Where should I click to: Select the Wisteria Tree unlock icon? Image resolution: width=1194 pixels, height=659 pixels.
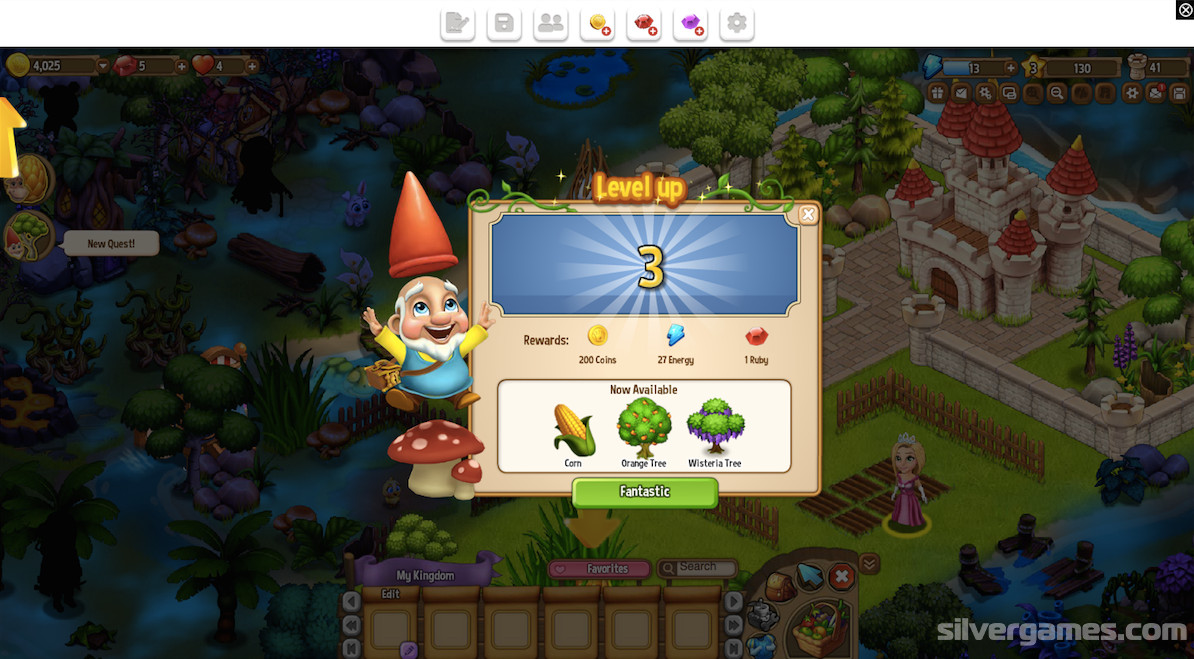tap(715, 428)
